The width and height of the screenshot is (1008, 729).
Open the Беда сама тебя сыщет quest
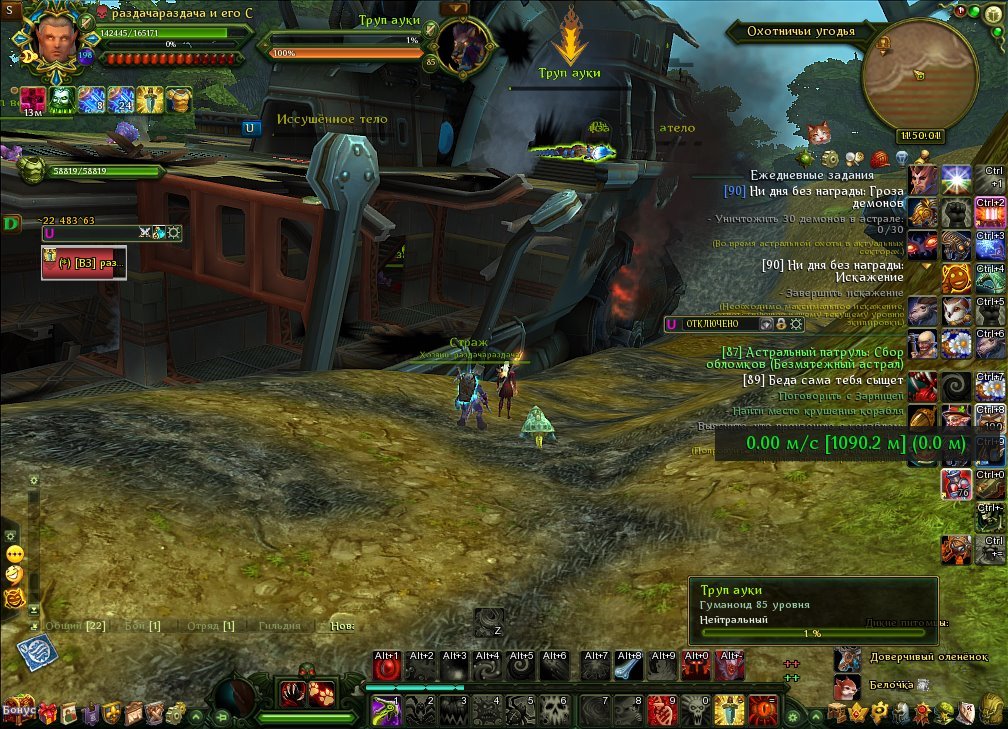(x=823, y=380)
